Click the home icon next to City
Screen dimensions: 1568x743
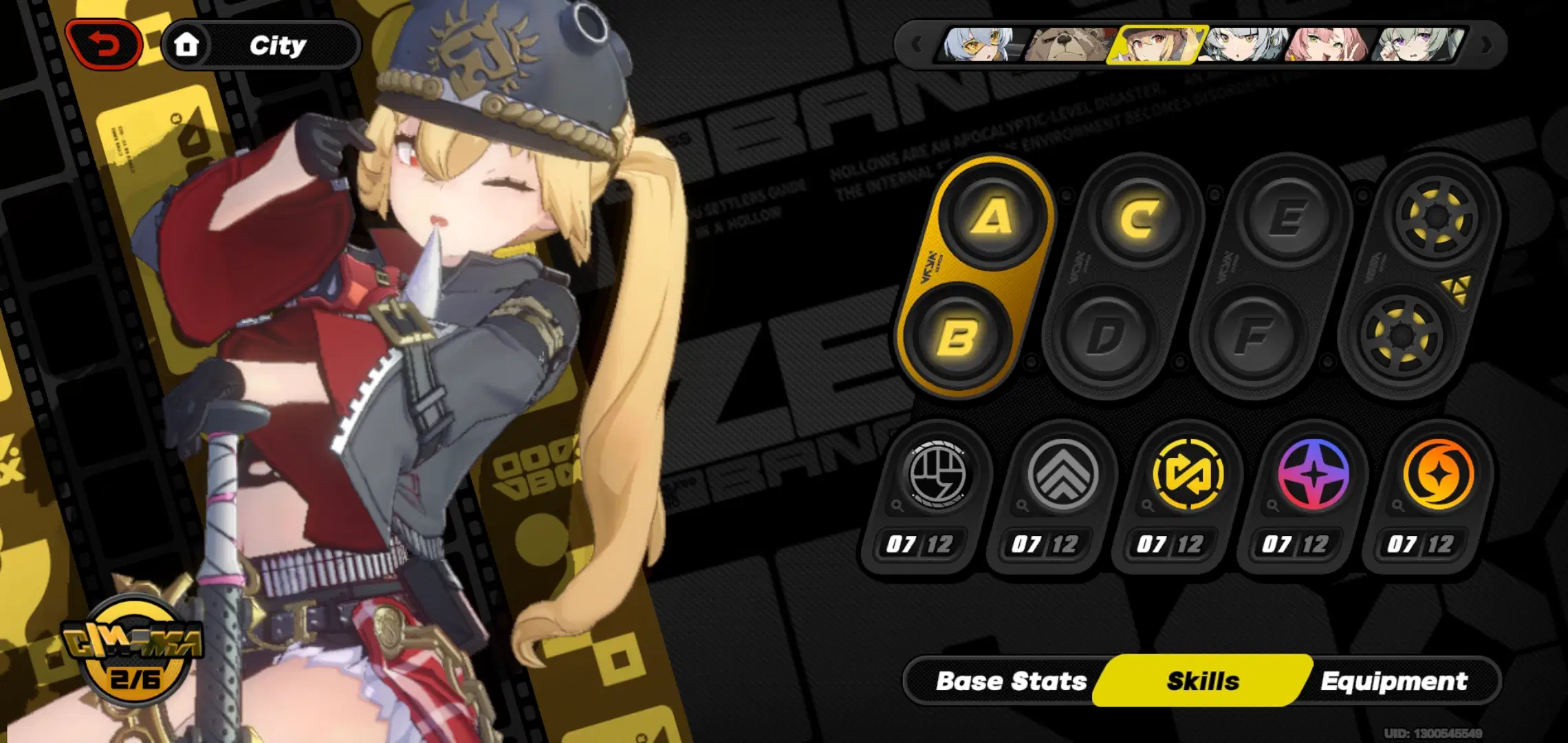coord(188,45)
